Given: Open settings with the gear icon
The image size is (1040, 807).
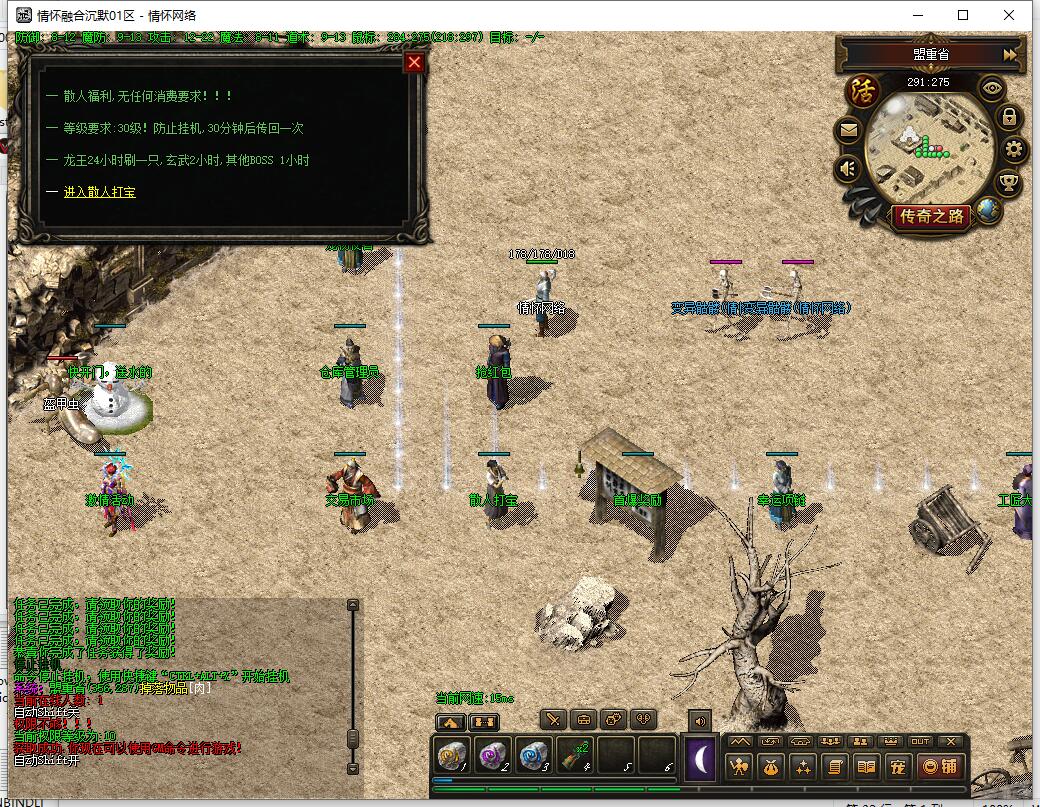Looking at the screenshot, I should point(1014,150).
